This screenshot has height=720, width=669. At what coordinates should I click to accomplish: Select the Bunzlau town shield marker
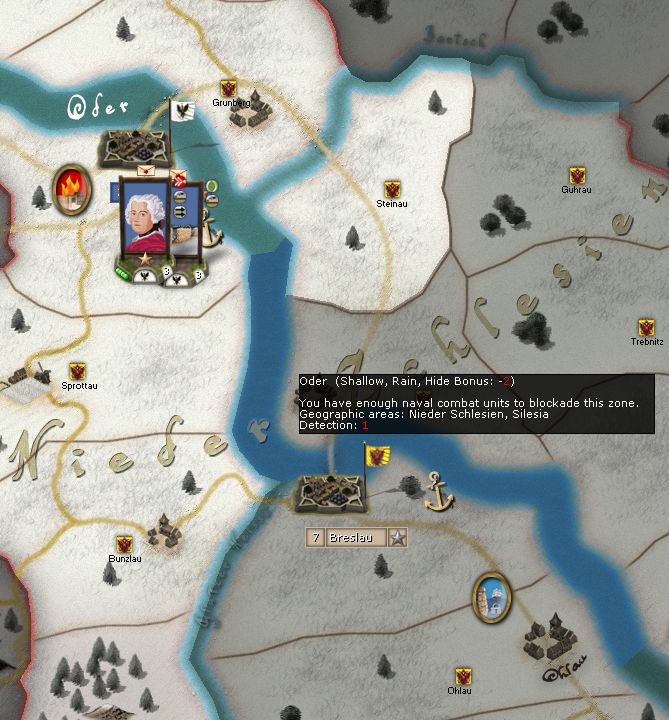[x=124, y=544]
